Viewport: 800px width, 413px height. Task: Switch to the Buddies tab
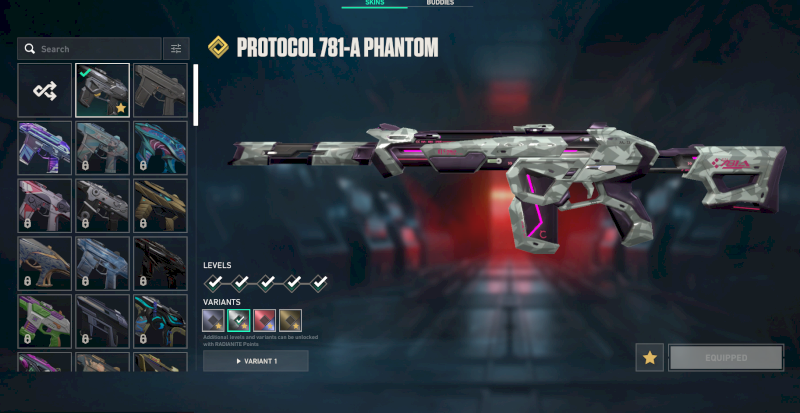[441, 4]
